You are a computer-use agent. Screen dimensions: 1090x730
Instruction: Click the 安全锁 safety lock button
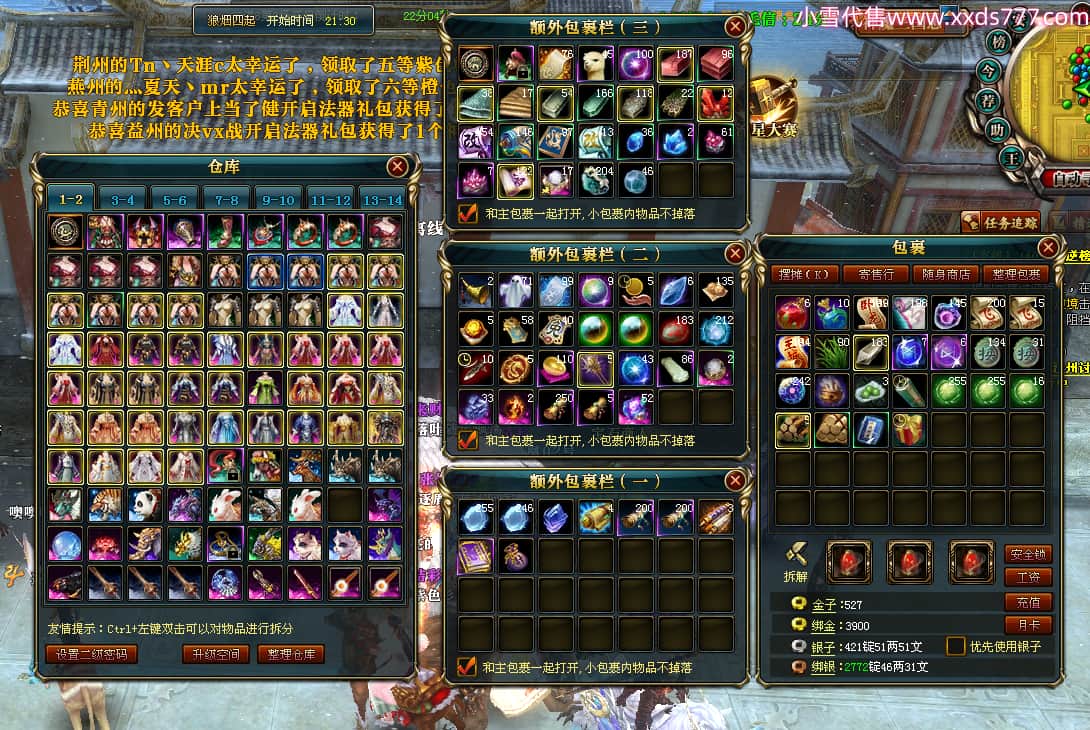pyautogui.click(x=1027, y=553)
